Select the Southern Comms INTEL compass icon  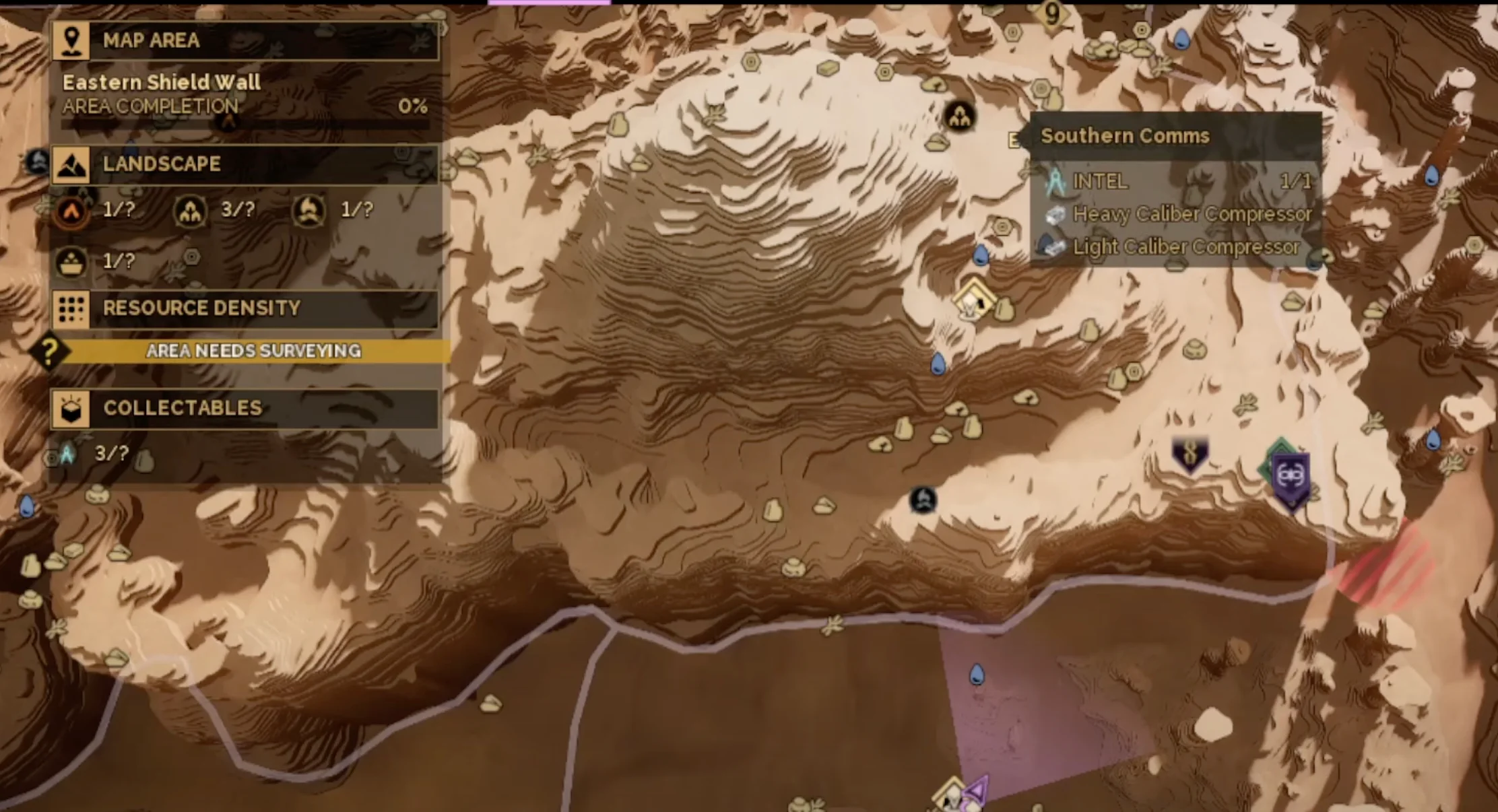pyautogui.click(x=1053, y=182)
